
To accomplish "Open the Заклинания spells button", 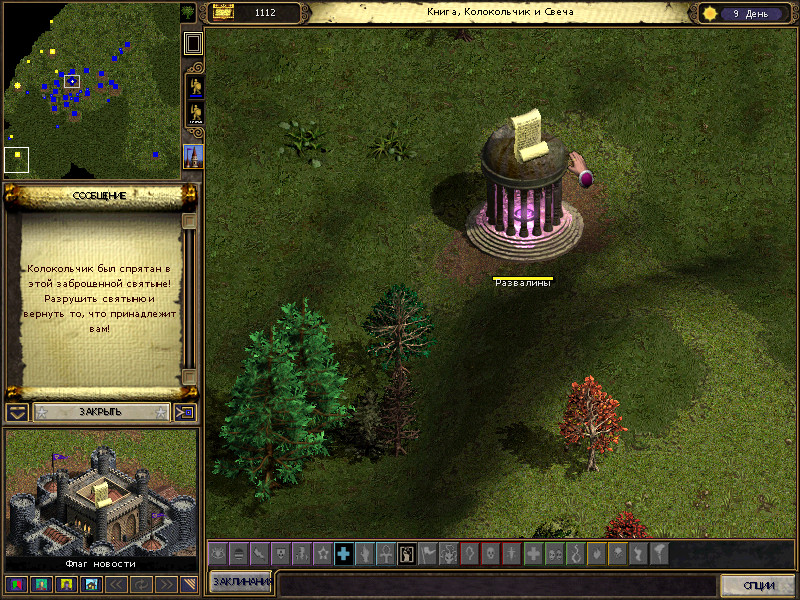I will (241, 582).
